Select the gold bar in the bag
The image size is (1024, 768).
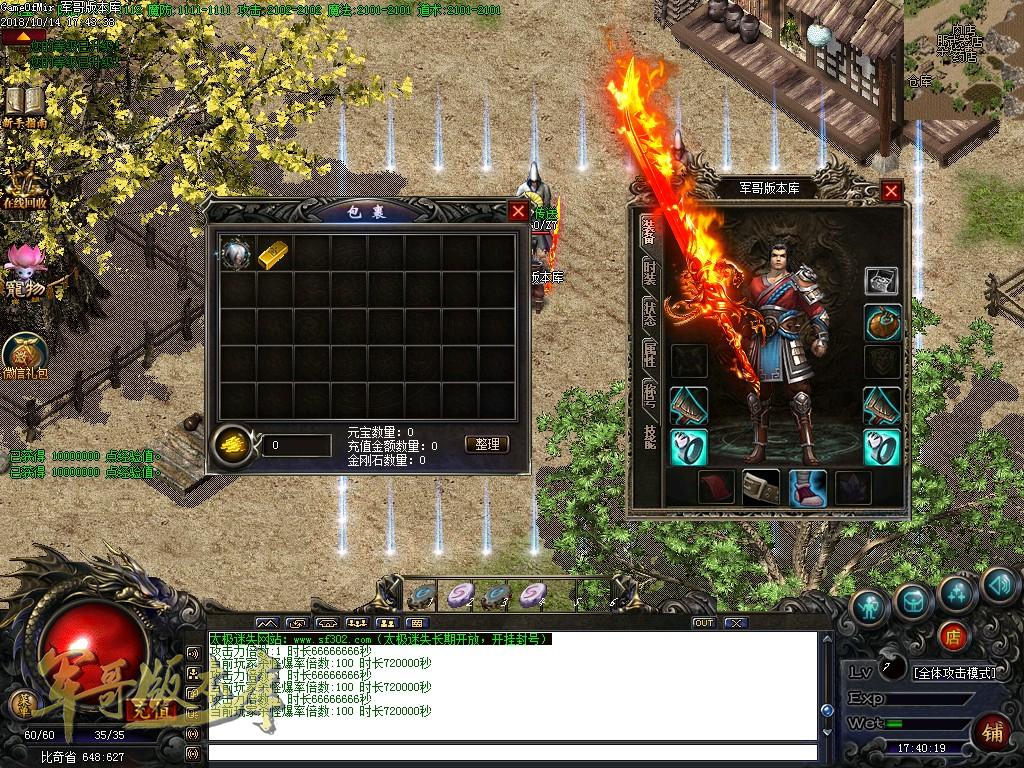(x=273, y=254)
